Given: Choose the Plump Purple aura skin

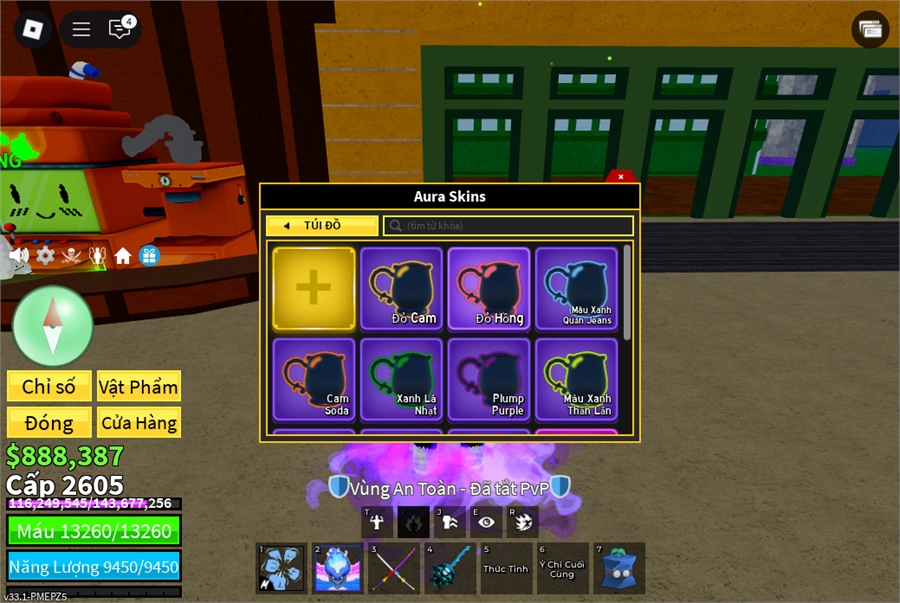Looking at the screenshot, I should (x=489, y=379).
